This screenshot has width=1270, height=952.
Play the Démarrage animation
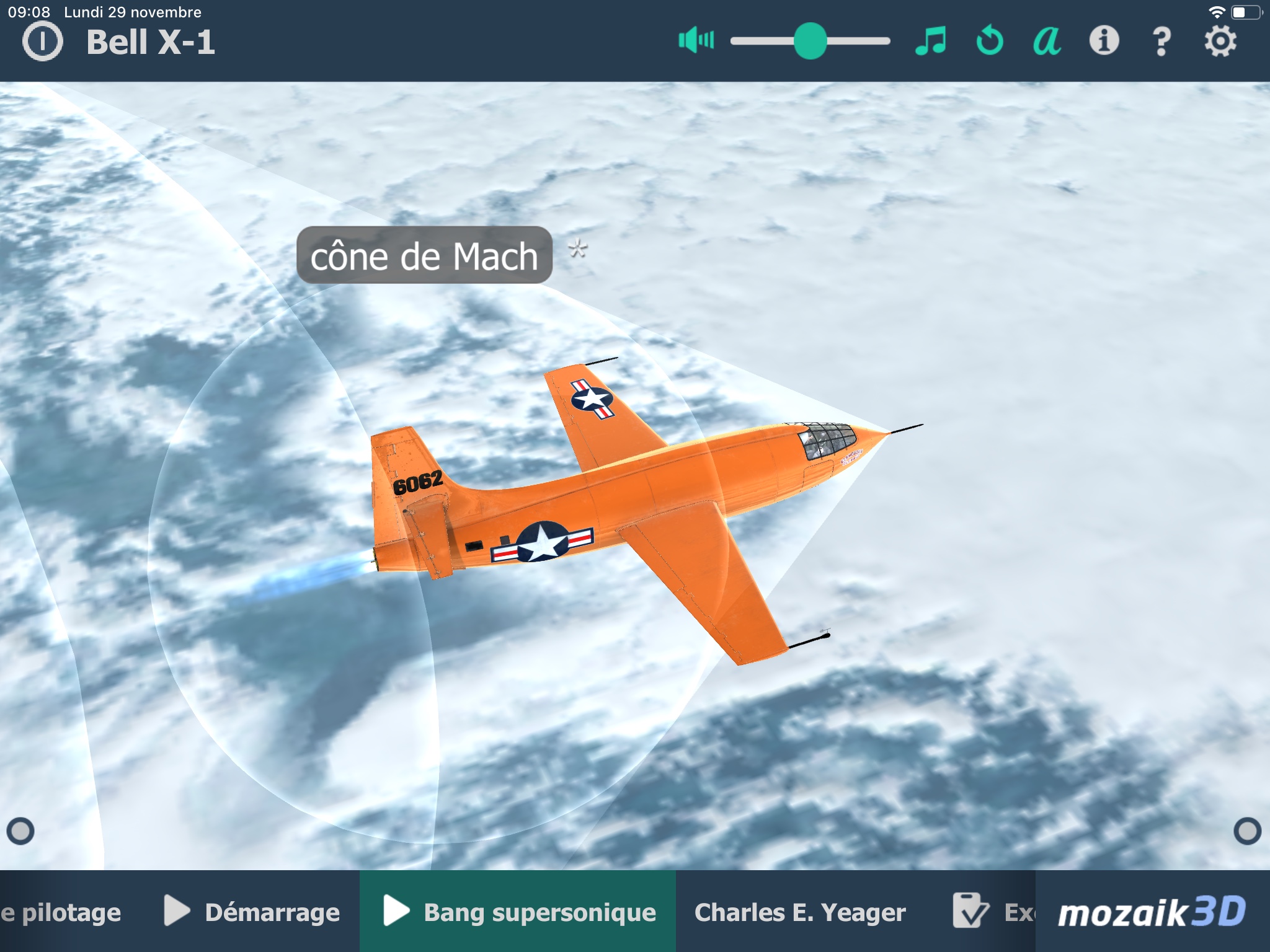click(x=252, y=912)
